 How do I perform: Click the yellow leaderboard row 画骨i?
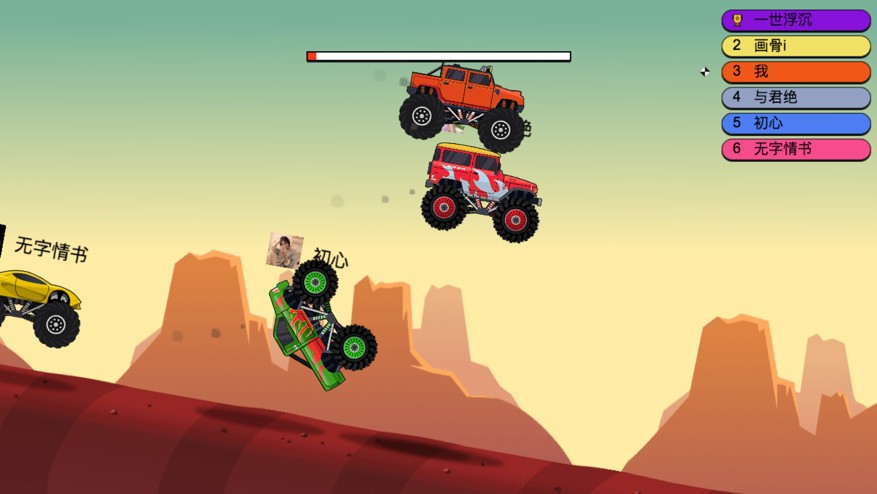point(796,46)
